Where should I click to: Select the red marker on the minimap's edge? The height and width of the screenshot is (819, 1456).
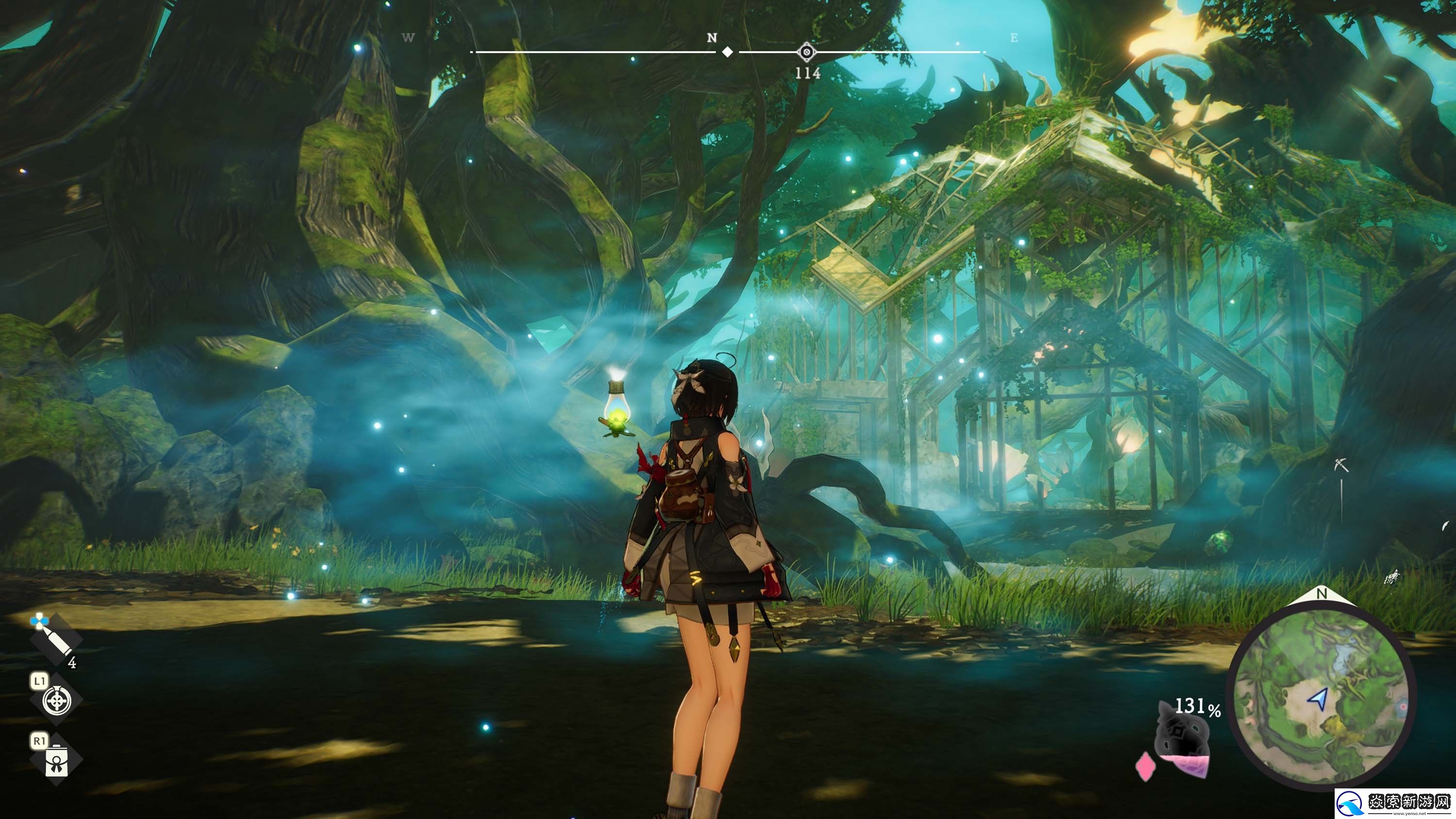tap(1403, 706)
